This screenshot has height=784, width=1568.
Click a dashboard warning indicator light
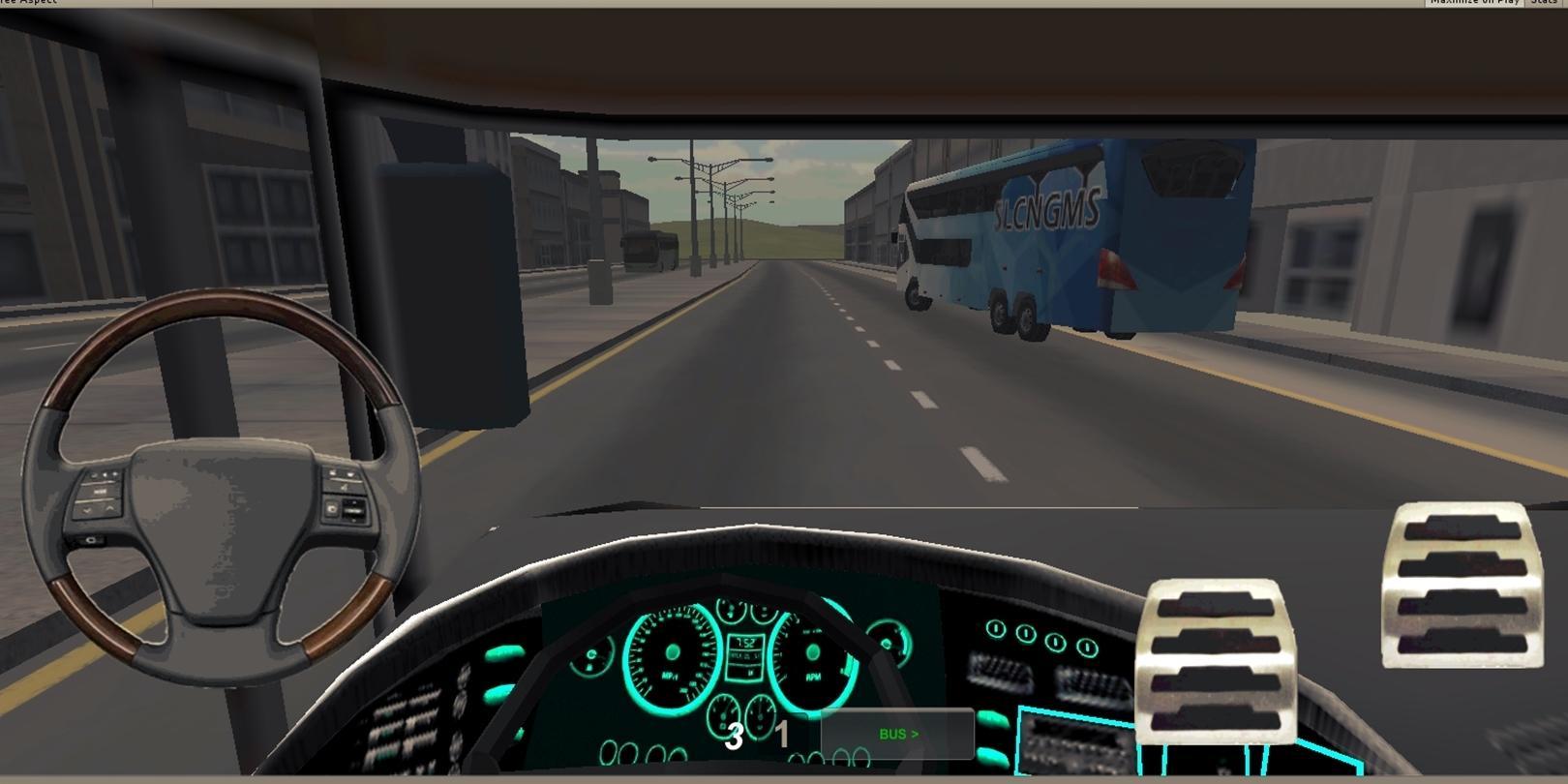(997, 629)
